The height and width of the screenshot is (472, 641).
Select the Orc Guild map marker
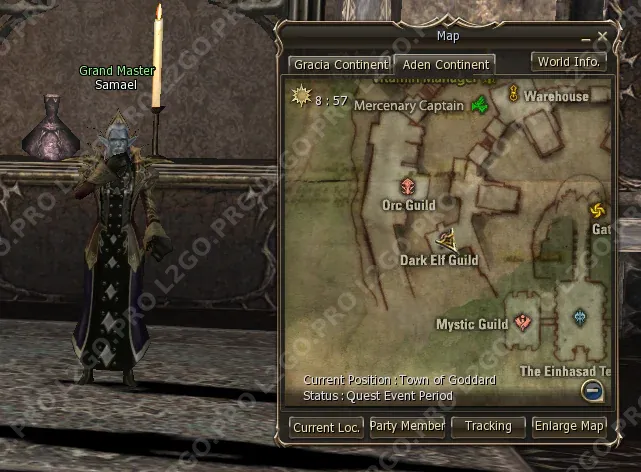click(x=408, y=186)
